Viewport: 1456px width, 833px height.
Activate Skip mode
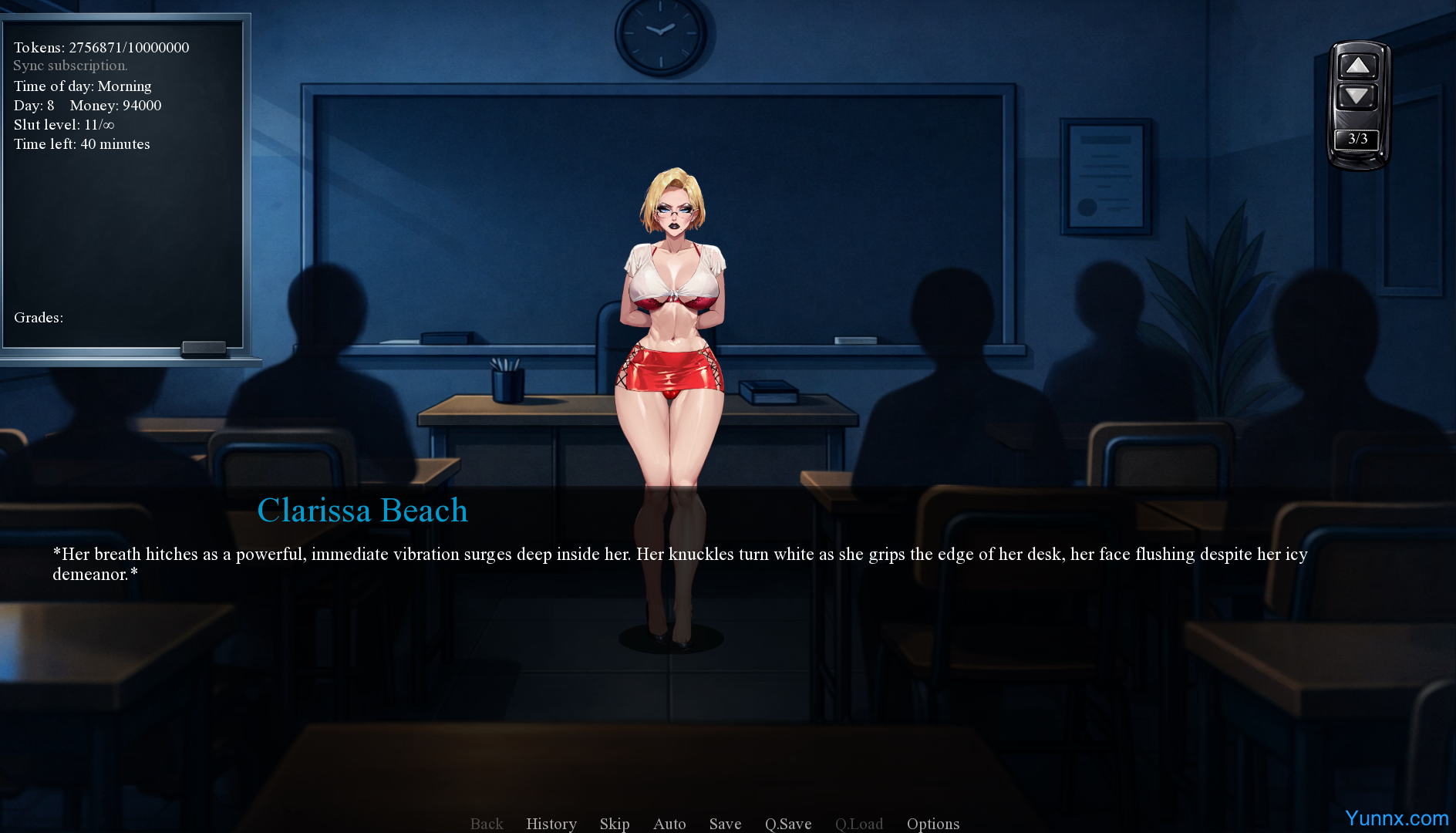615,824
